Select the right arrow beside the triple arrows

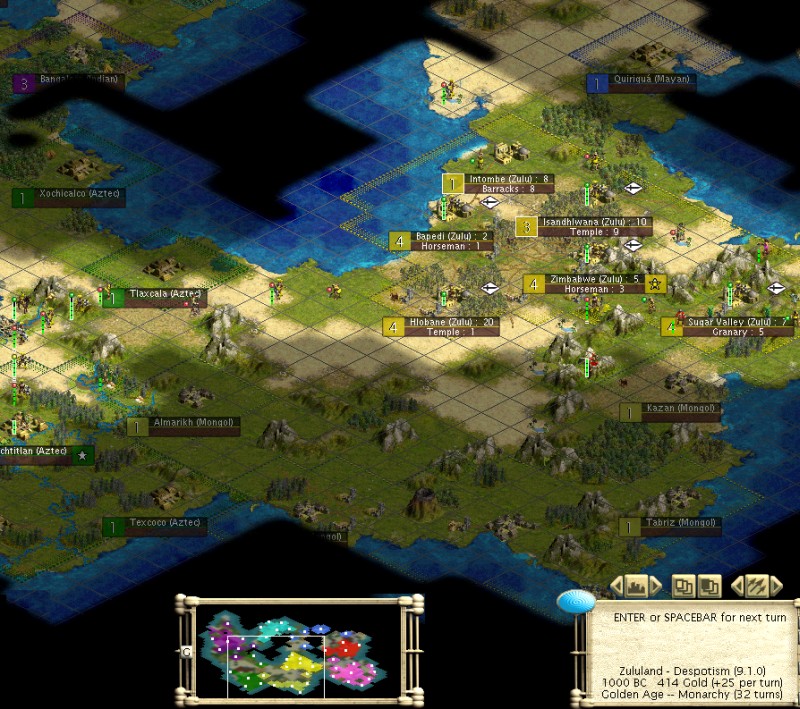tap(776, 586)
